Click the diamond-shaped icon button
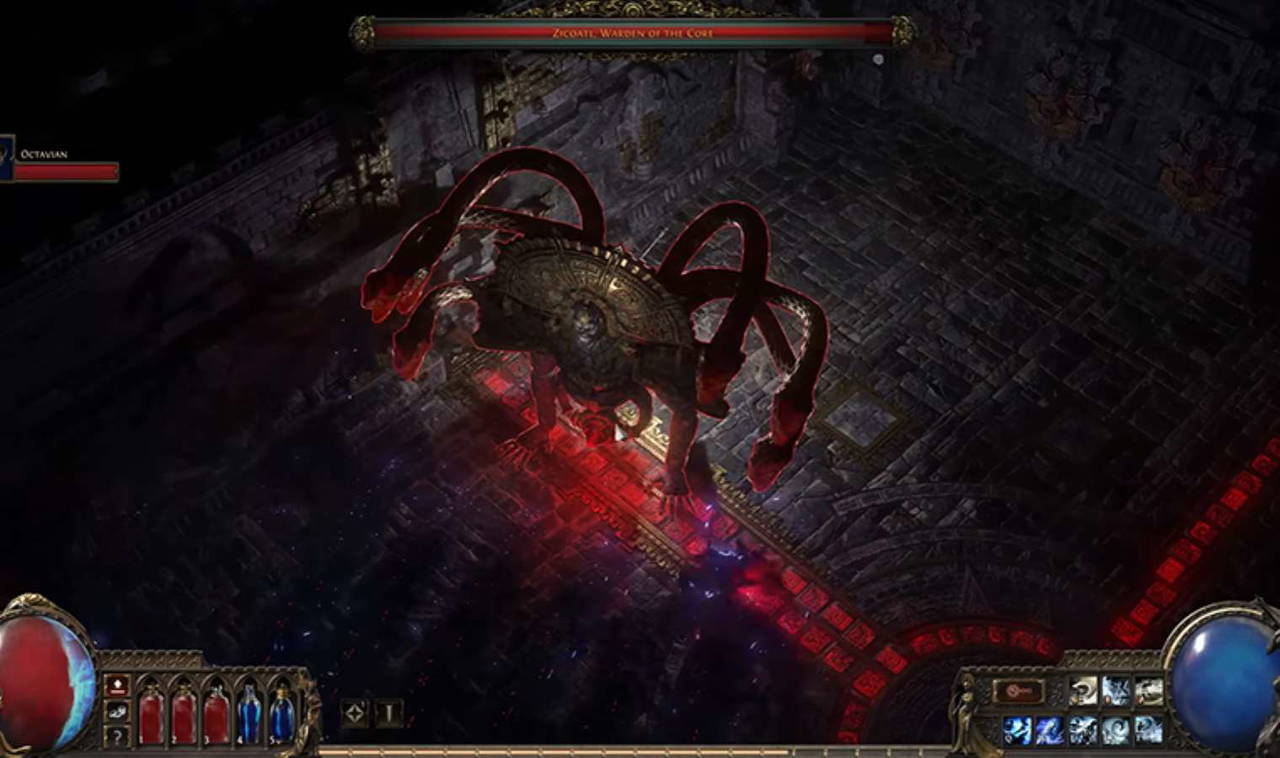This screenshot has width=1280, height=758. [x=354, y=713]
